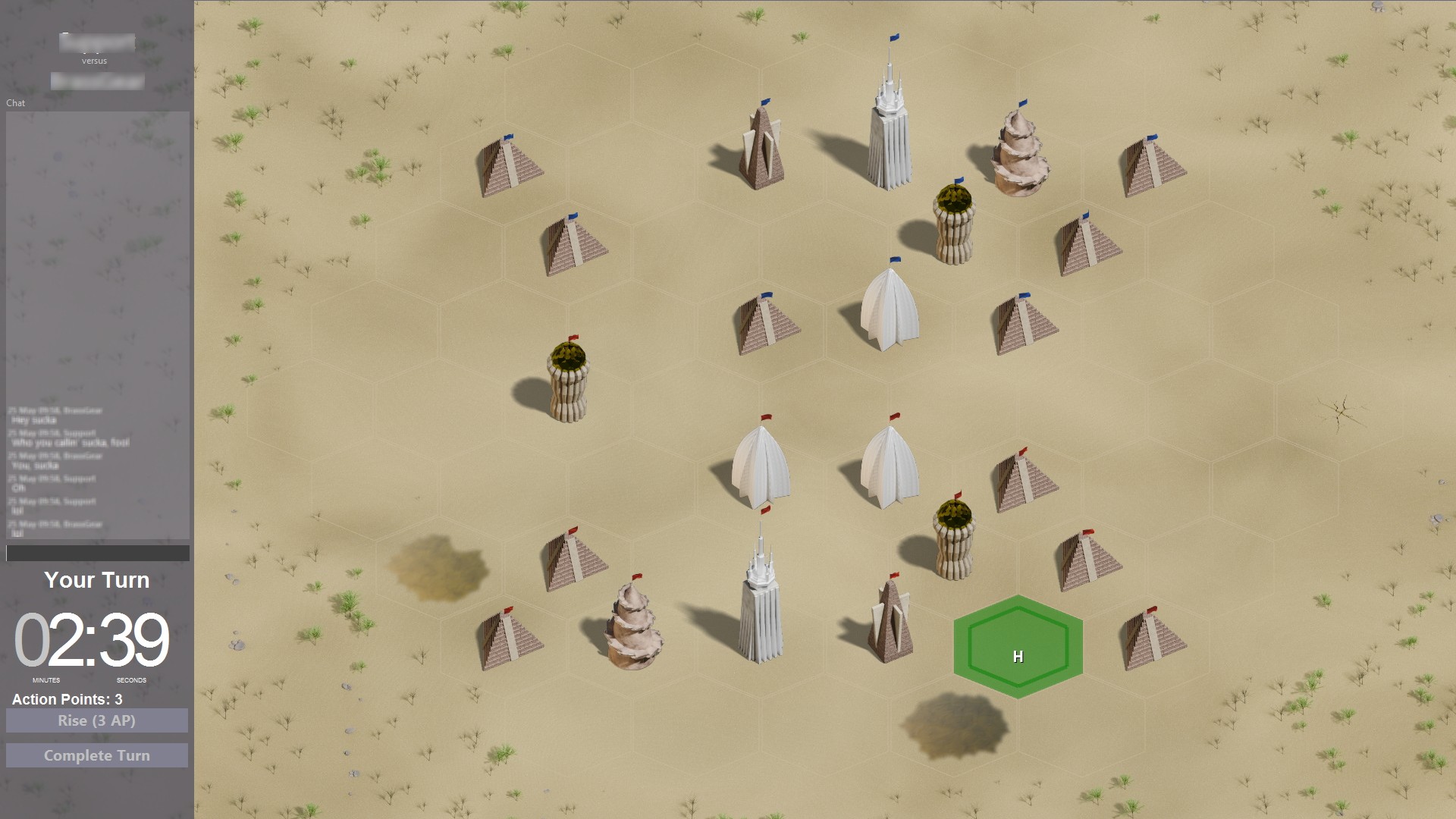Select the brown obelisk with blades near top center
The width and height of the screenshot is (1456, 819).
click(x=761, y=148)
